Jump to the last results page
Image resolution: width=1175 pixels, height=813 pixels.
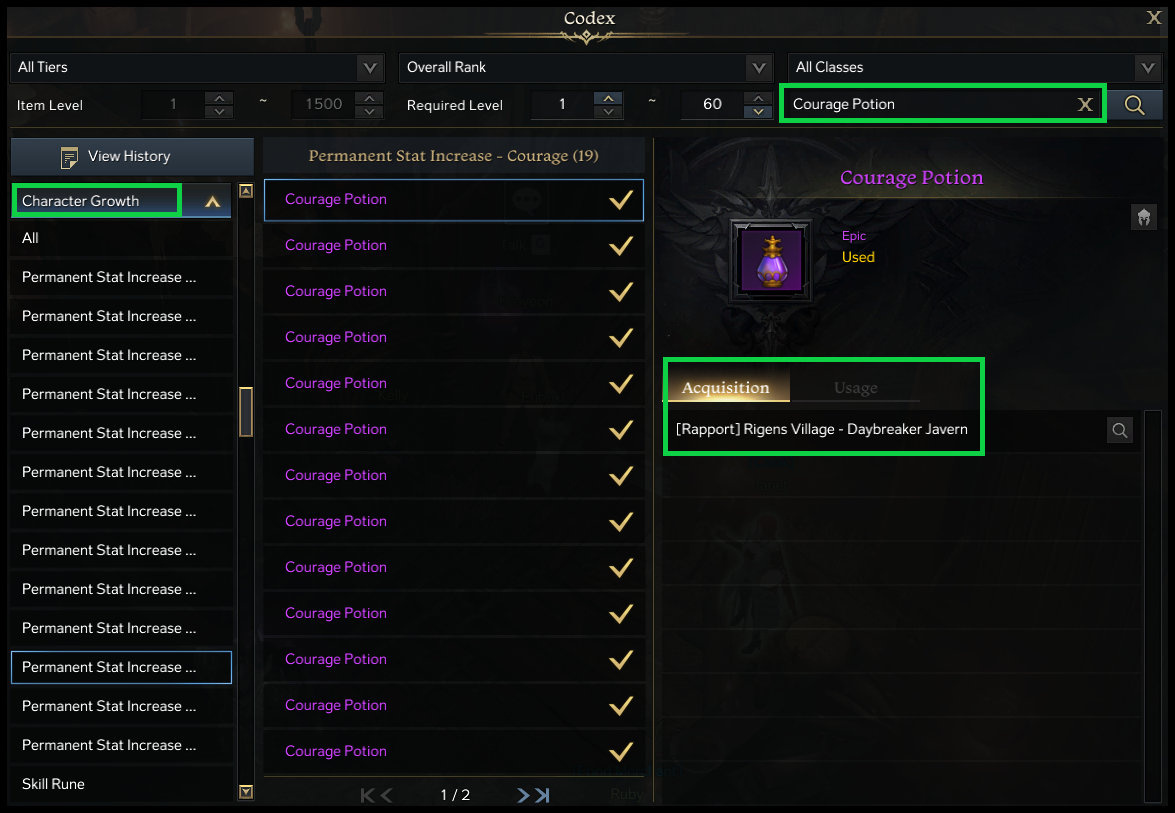(542, 795)
